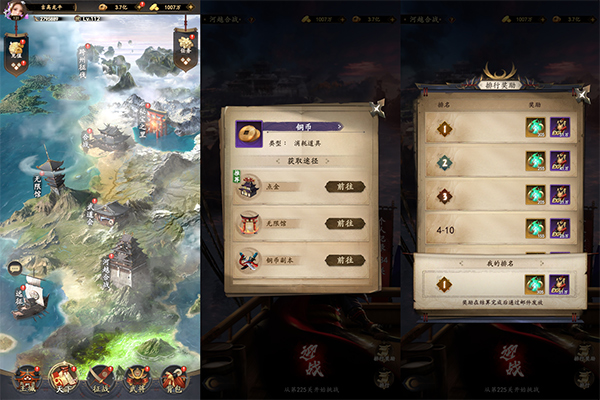Click the player avatar portrait
600x400 pixels.
click(x=13, y=7)
